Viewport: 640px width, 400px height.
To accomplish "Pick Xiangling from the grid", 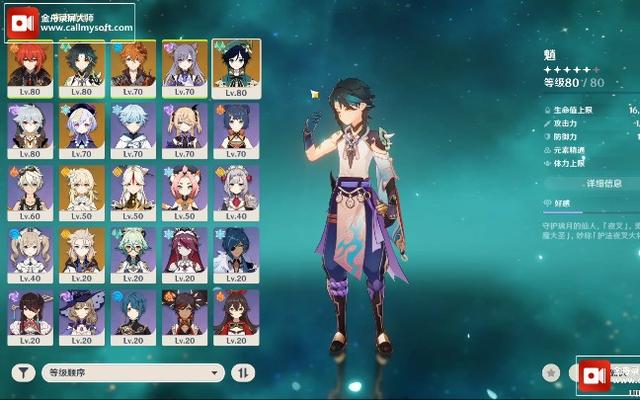I will [237, 130].
